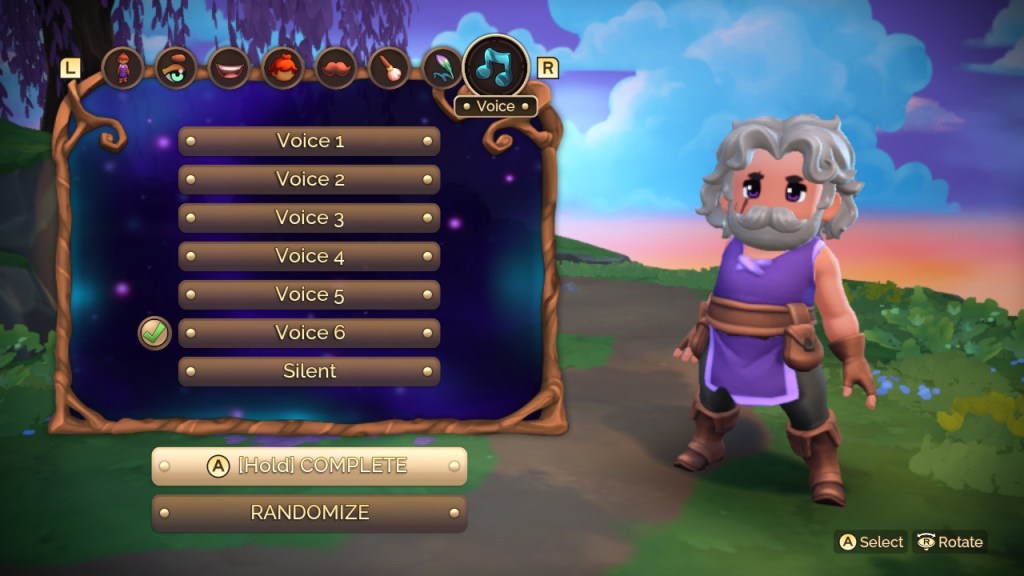Viewport: 1024px width, 576px height.
Task: Click the music note Voice tab
Action: click(496, 66)
